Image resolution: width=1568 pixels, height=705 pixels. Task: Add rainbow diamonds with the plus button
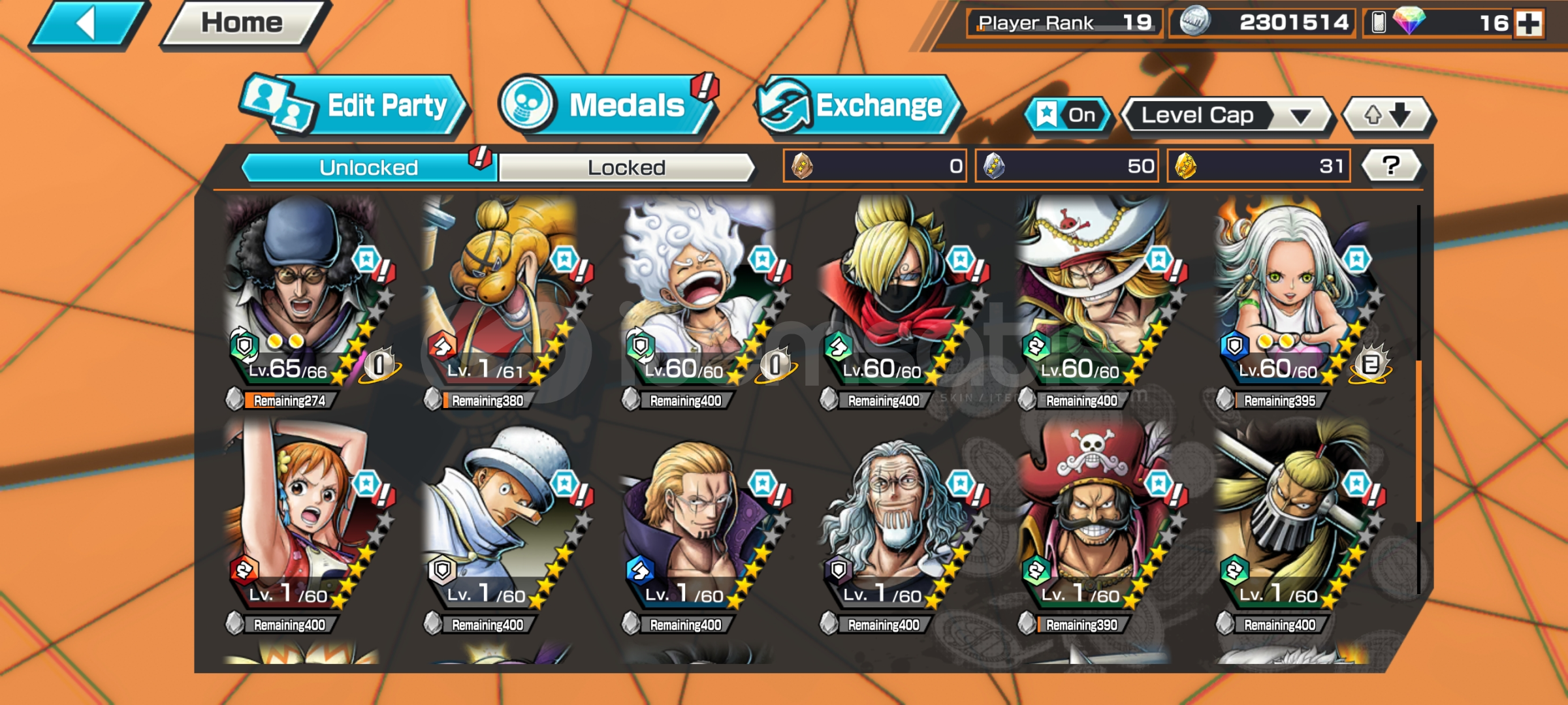(1529, 23)
